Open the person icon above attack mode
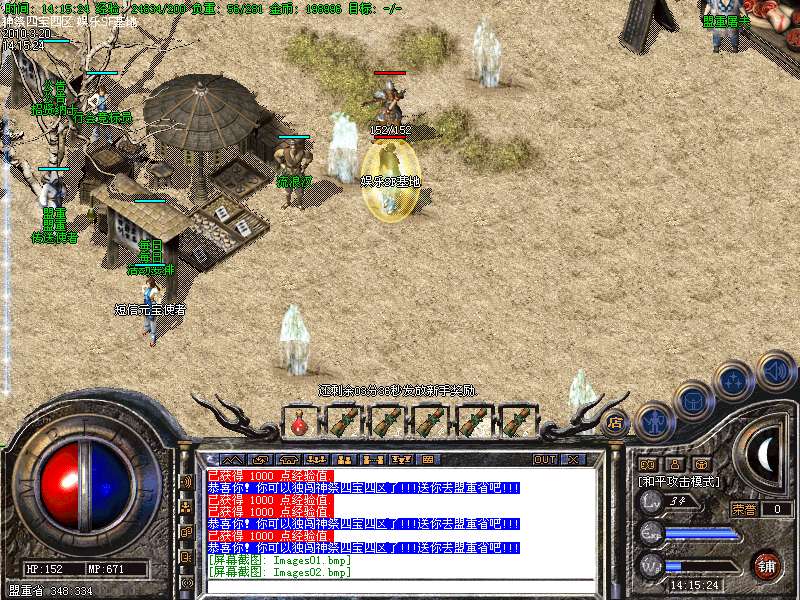The height and width of the screenshot is (600, 800). 675,464
